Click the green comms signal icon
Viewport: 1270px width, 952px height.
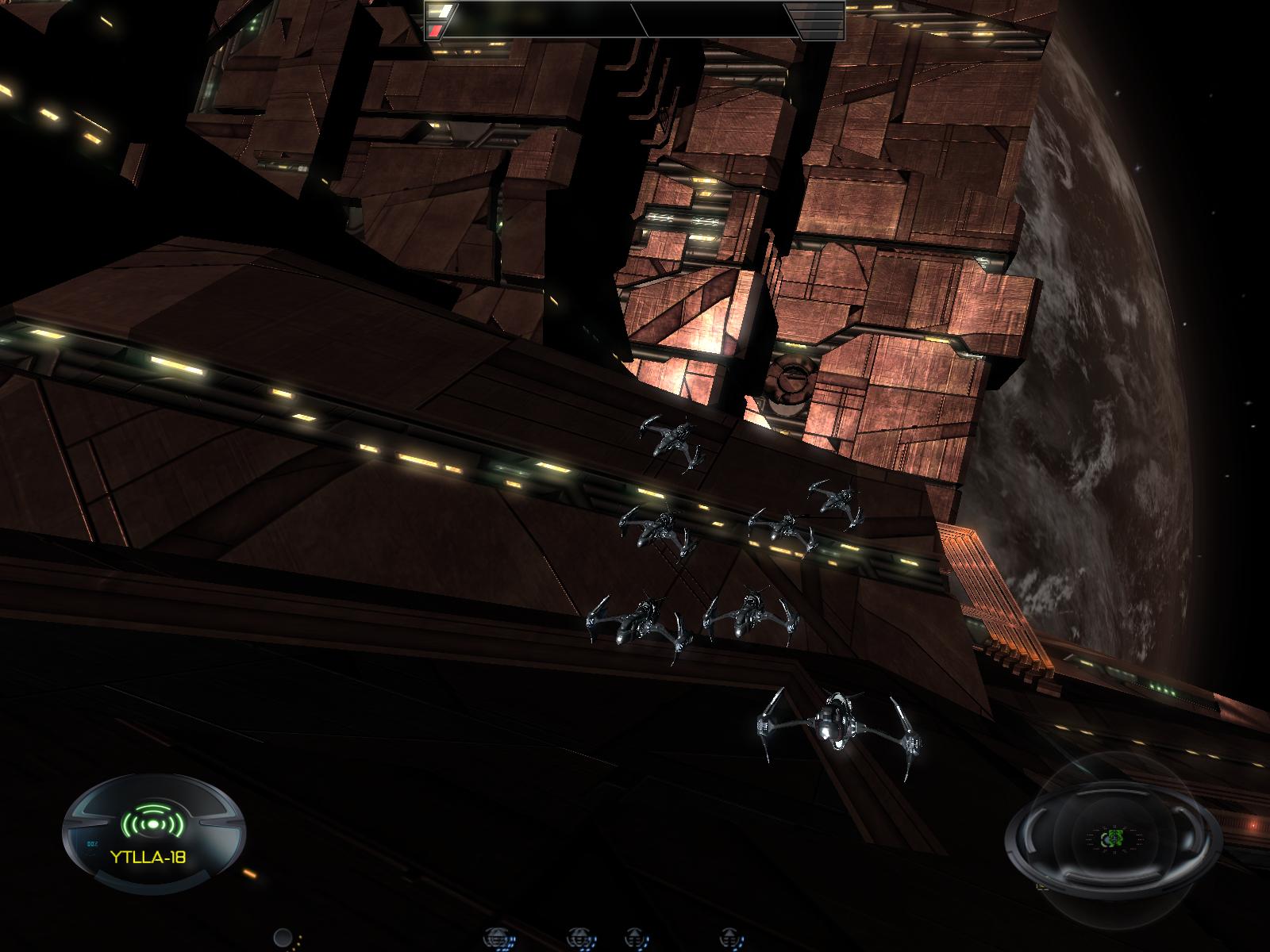point(152,824)
